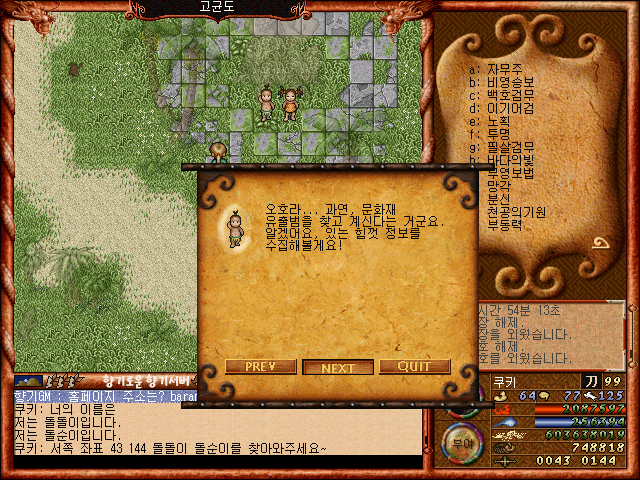The width and height of the screenshot is (640, 480).
Task: Click the NEXT dialogue button
Action: (x=338, y=367)
